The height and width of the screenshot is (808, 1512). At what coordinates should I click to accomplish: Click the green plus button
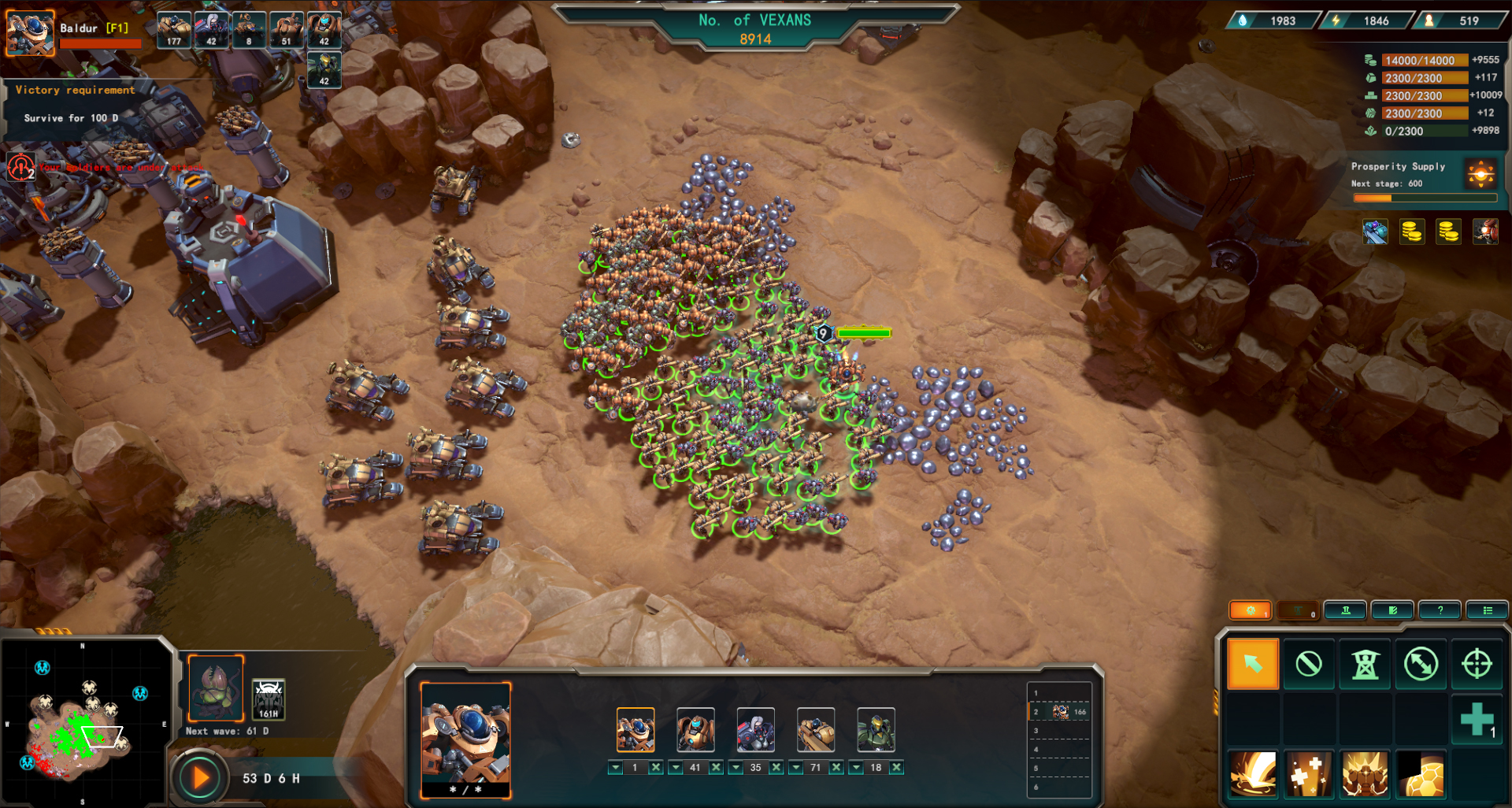tap(1477, 720)
